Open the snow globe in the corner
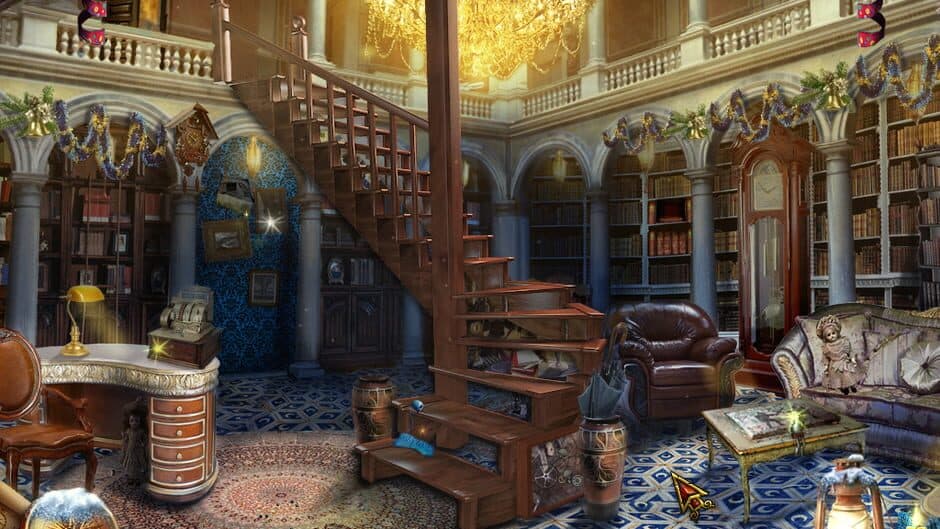Viewport: 940px width, 529px height. tap(72, 511)
